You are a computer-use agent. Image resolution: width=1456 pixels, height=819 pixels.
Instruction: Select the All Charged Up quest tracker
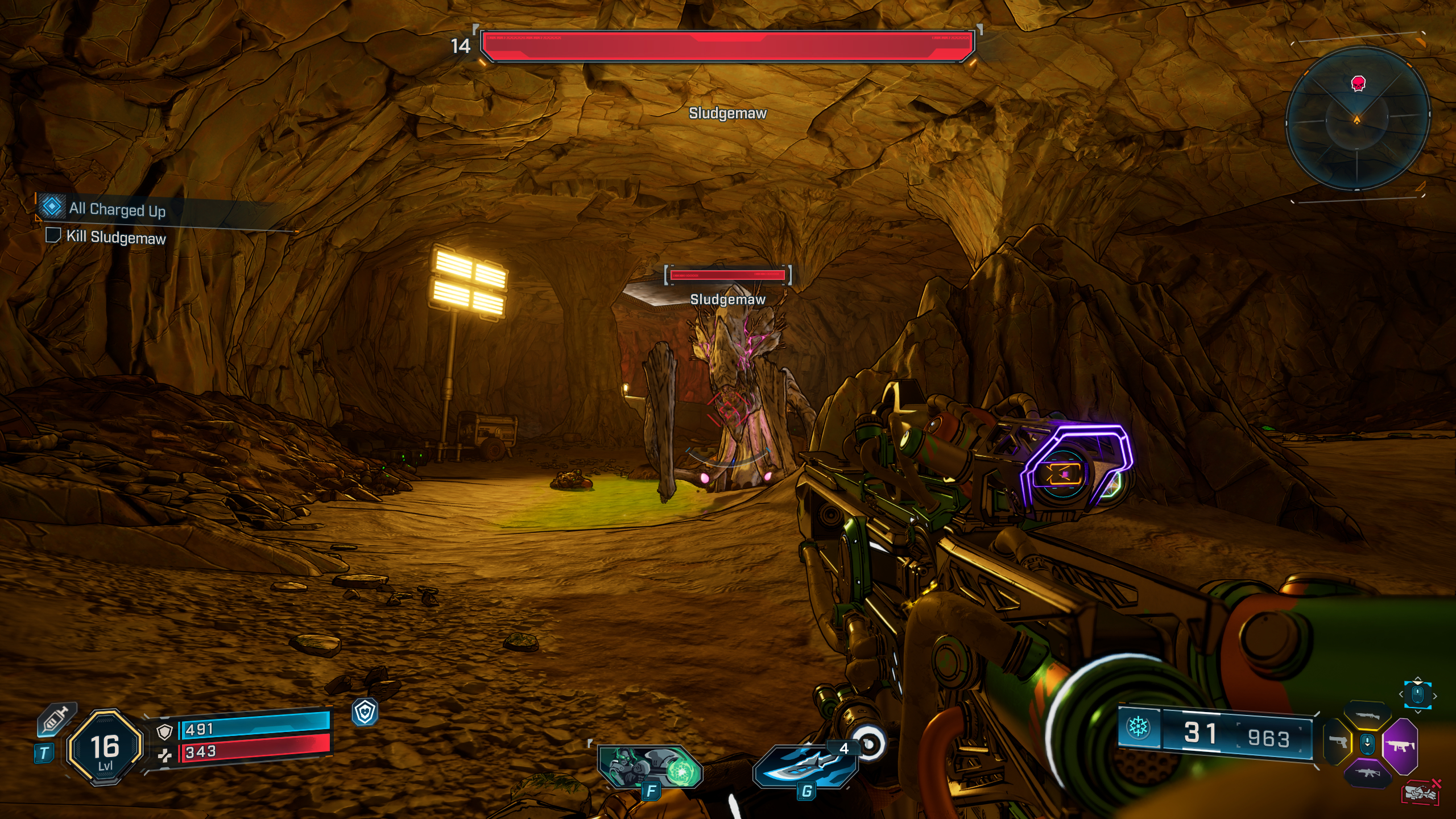[x=117, y=209]
